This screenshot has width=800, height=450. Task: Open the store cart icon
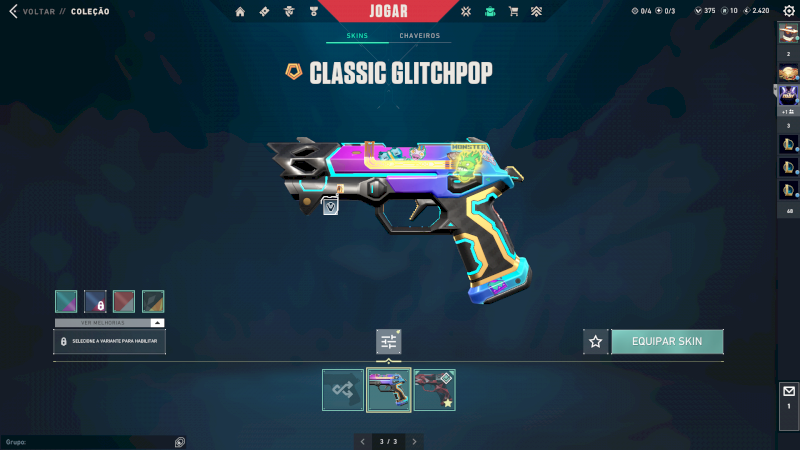coord(513,12)
